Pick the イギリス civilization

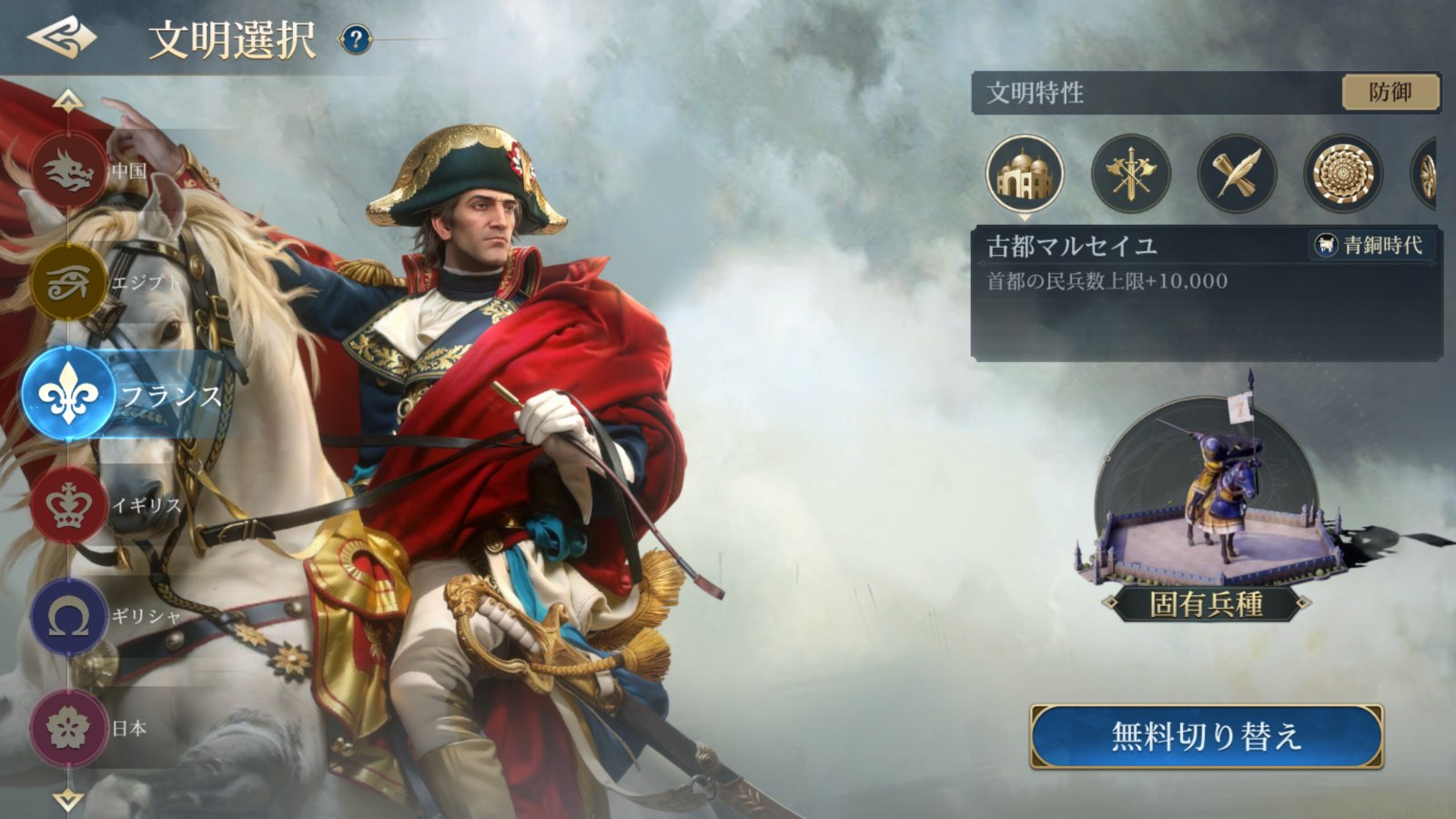pyautogui.click(x=70, y=505)
